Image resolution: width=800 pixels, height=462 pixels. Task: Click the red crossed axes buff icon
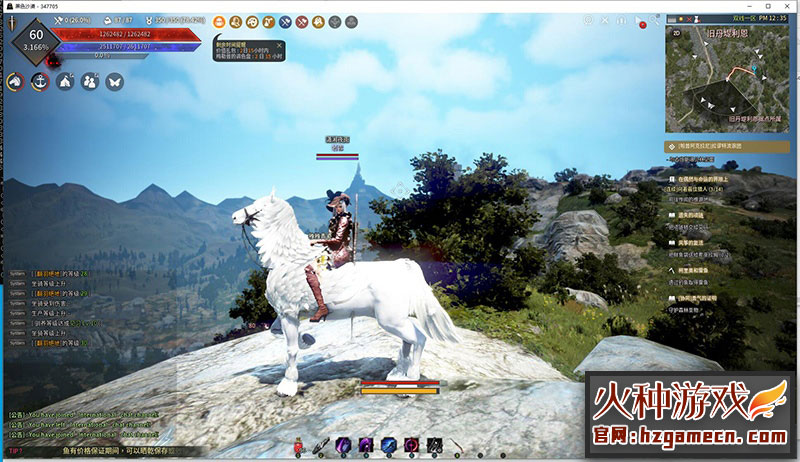[302, 21]
